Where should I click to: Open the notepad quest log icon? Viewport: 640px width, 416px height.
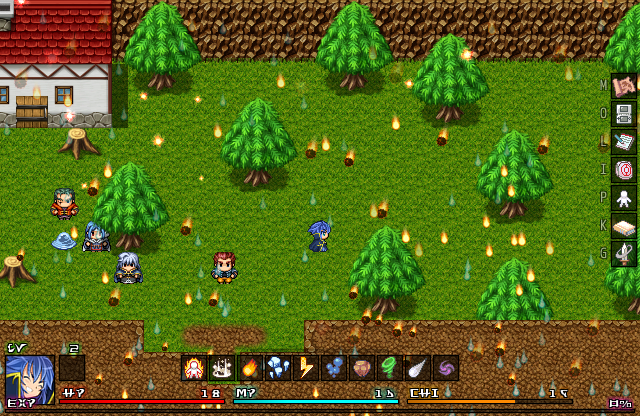624,142
